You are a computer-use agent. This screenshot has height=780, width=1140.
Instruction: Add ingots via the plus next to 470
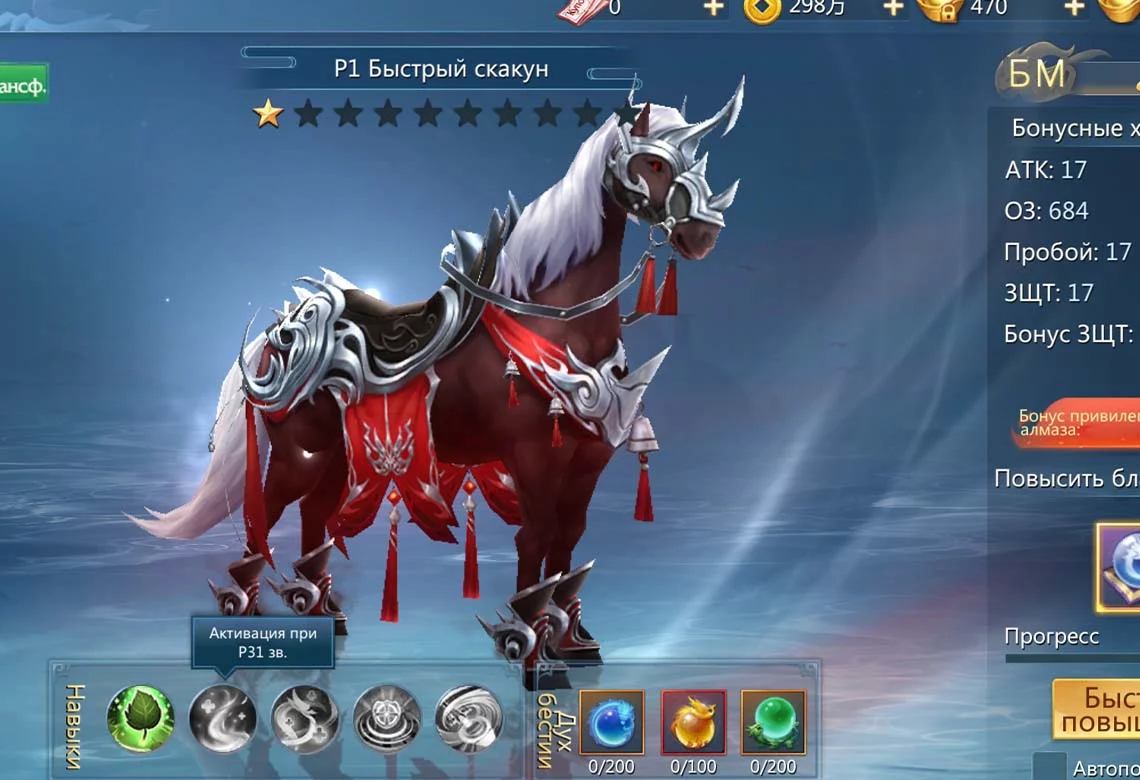tap(1073, 8)
